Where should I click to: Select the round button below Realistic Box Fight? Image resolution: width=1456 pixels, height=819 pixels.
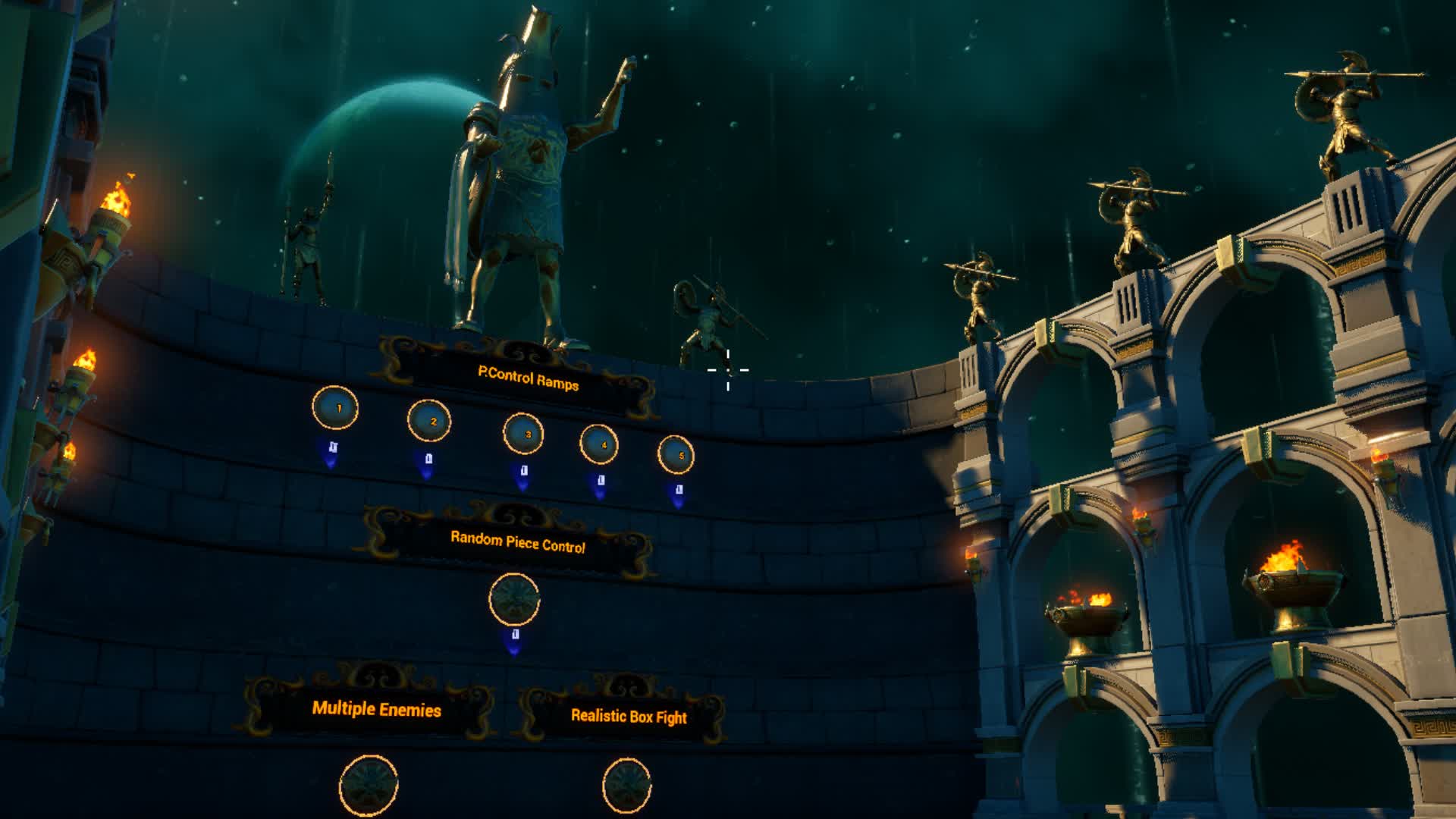pos(627,786)
